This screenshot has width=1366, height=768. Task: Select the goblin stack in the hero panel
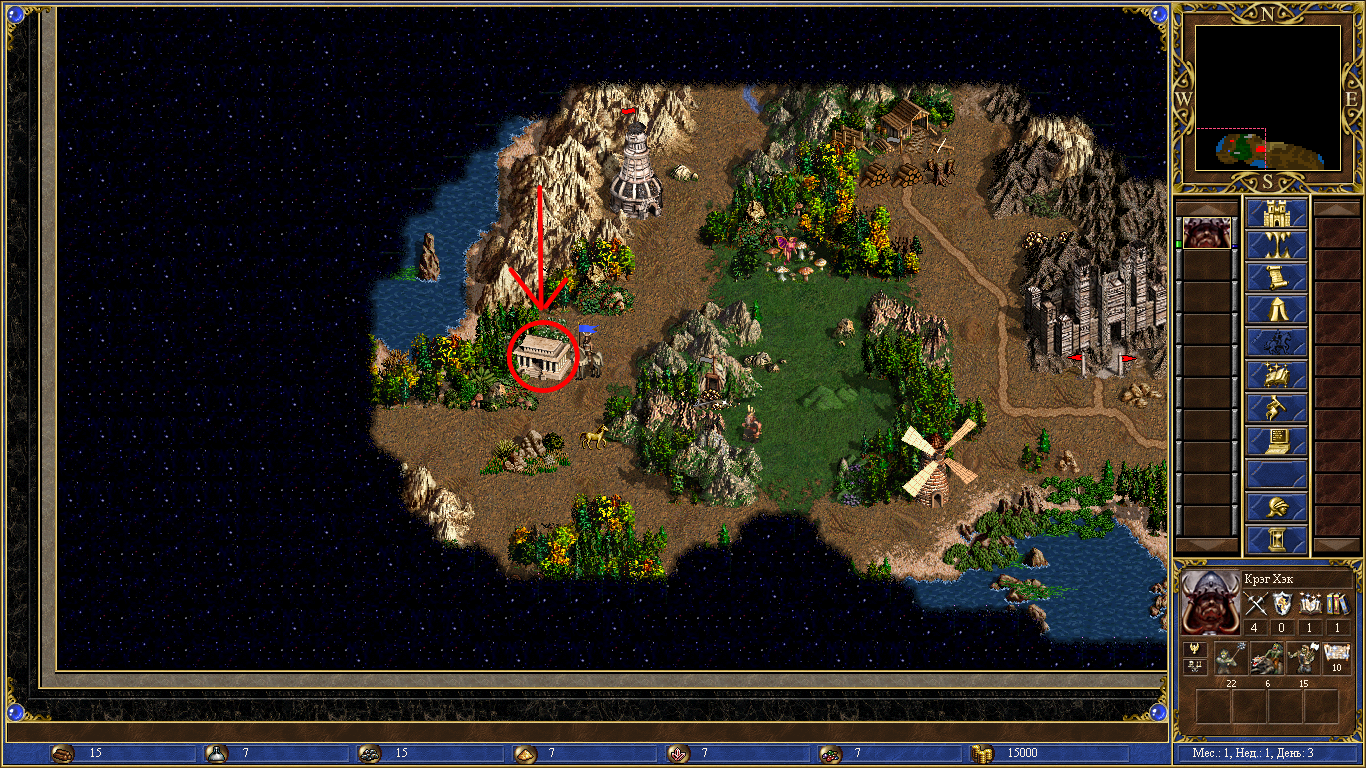pyautogui.click(x=1231, y=658)
